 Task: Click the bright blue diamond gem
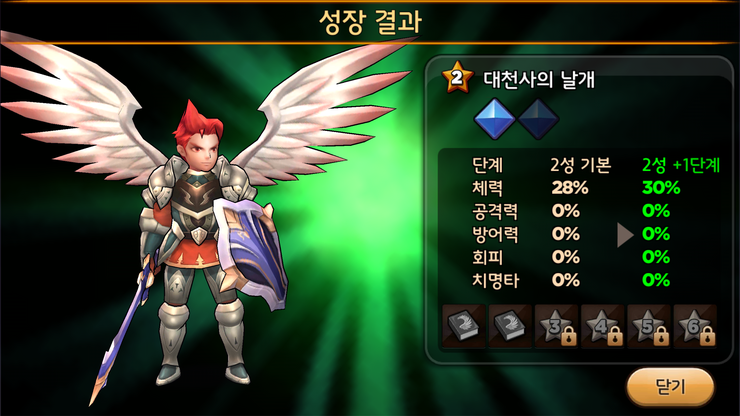(x=495, y=120)
